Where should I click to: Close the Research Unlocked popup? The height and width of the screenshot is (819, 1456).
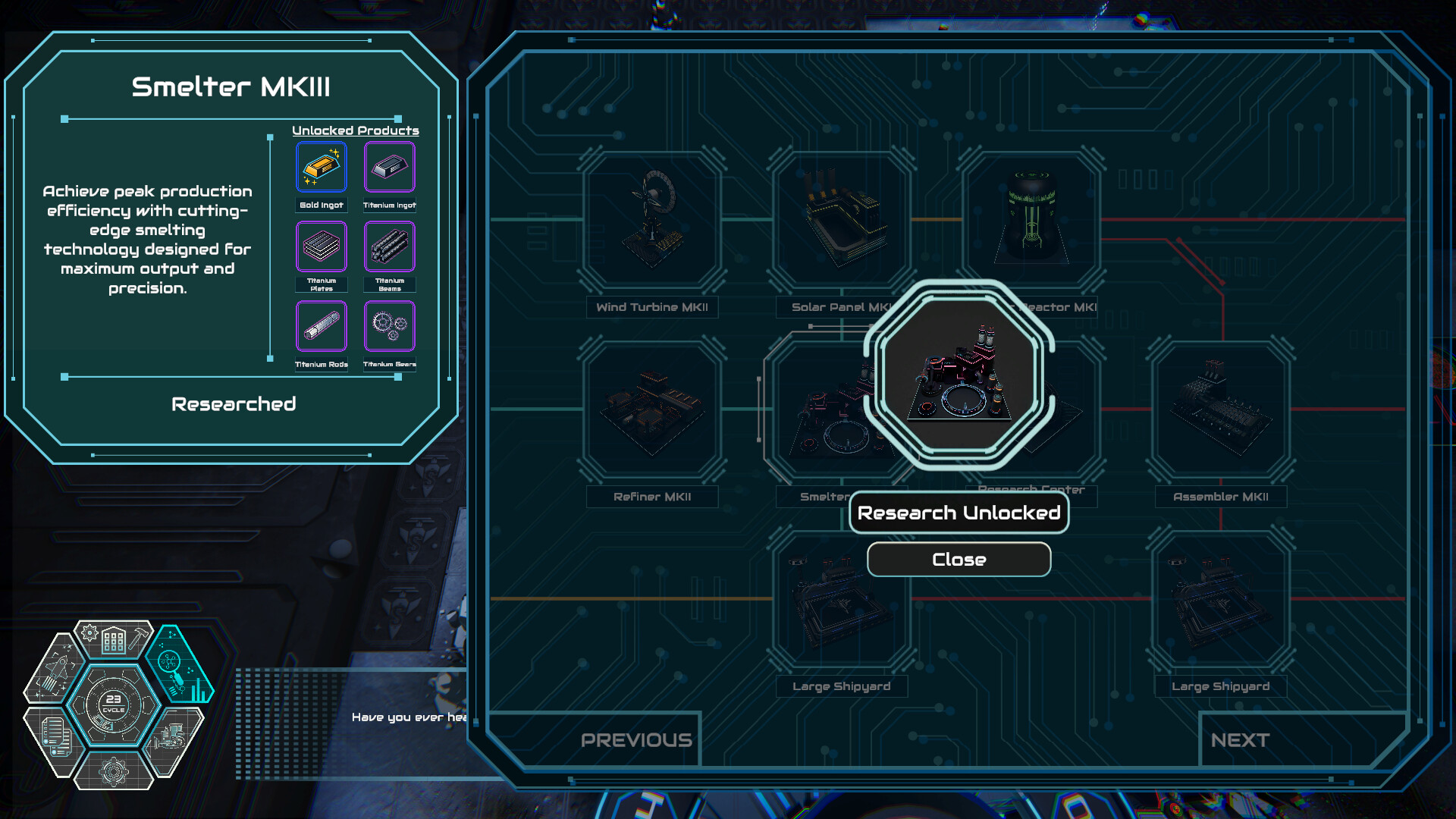click(x=959, y=560)
